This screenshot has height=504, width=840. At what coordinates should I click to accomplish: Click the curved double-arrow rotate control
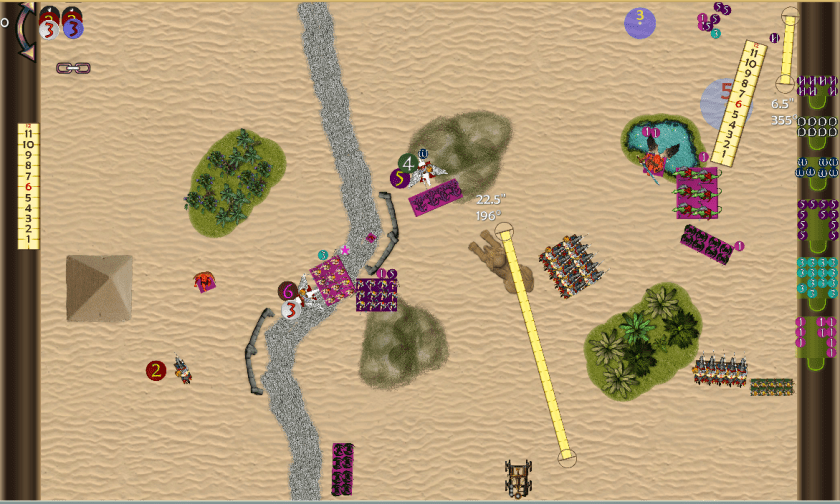click(x=24, y=30)
